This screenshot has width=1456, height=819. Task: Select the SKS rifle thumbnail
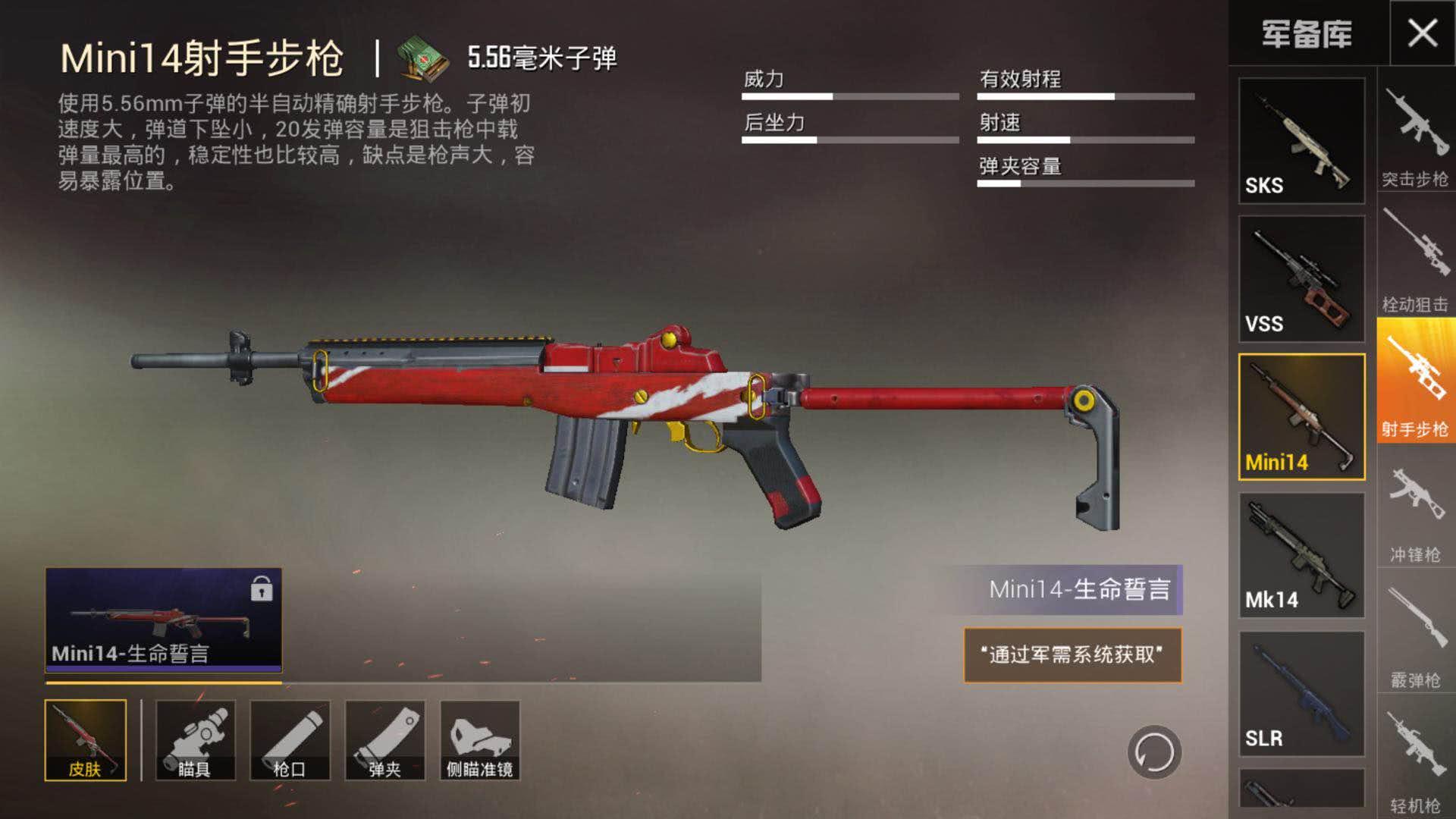tap(1301, 140)
